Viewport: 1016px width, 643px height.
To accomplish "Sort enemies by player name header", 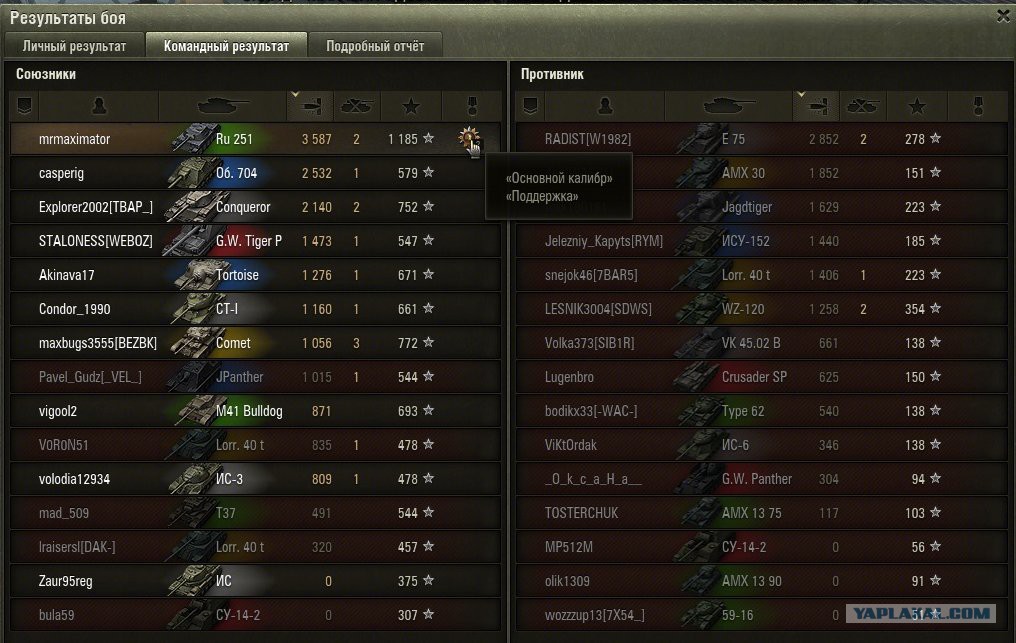I will pos(603,105).
